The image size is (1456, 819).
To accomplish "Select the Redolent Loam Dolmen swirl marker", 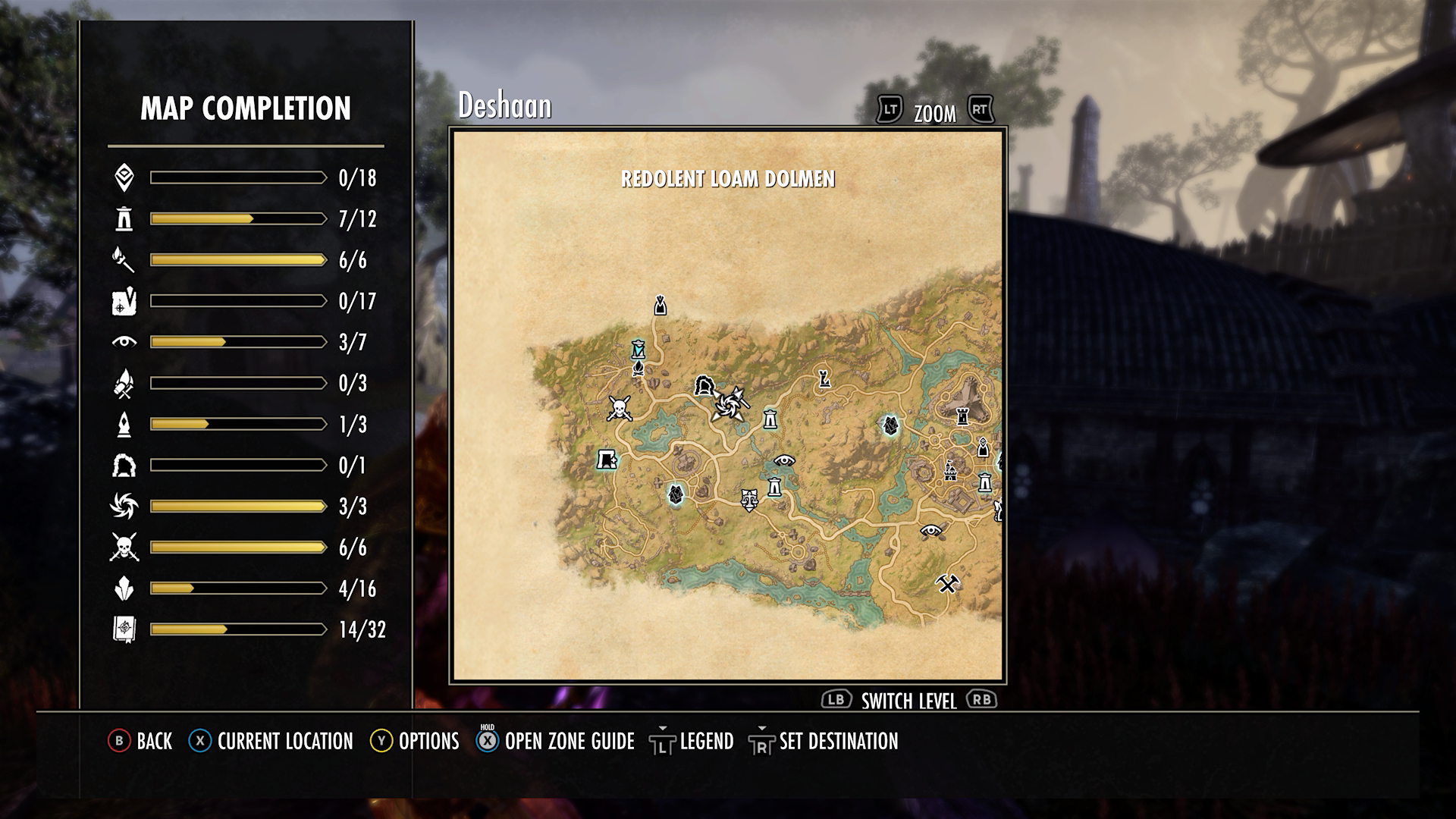I will click(x=729, y=404).
